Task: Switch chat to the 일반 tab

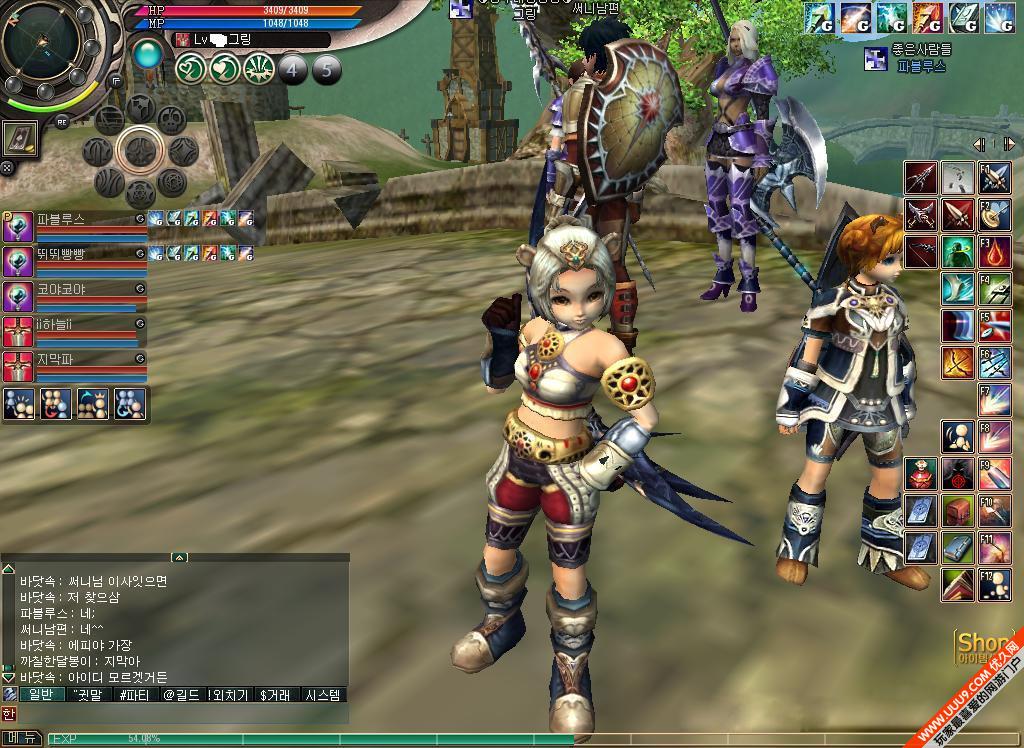Action: pos(40,695)
